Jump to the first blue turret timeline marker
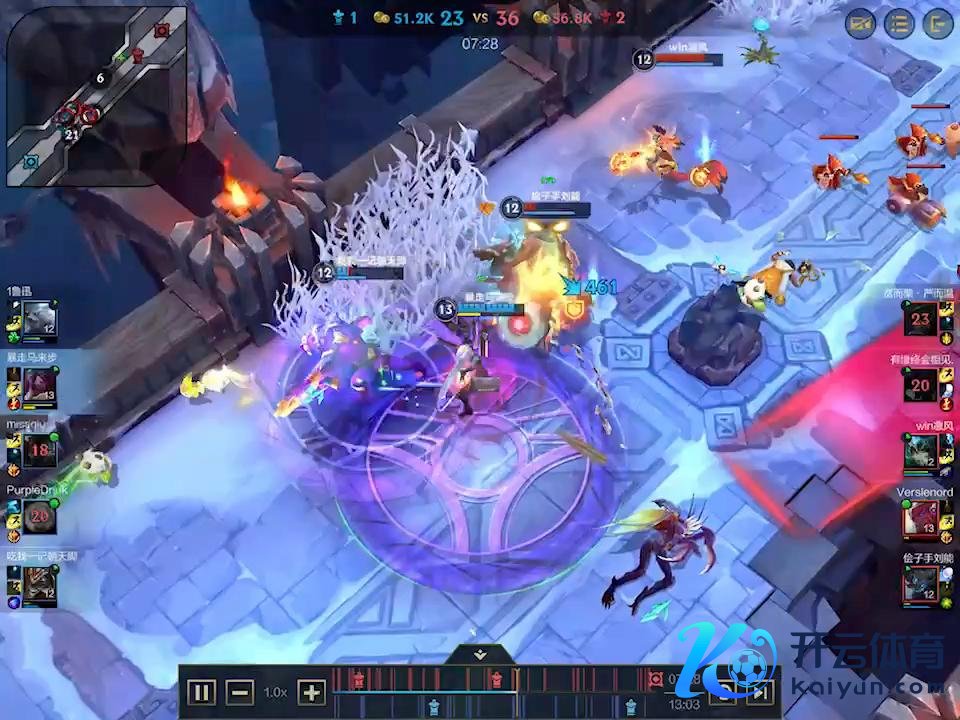960x720 pixels. (x=433, y=707)
